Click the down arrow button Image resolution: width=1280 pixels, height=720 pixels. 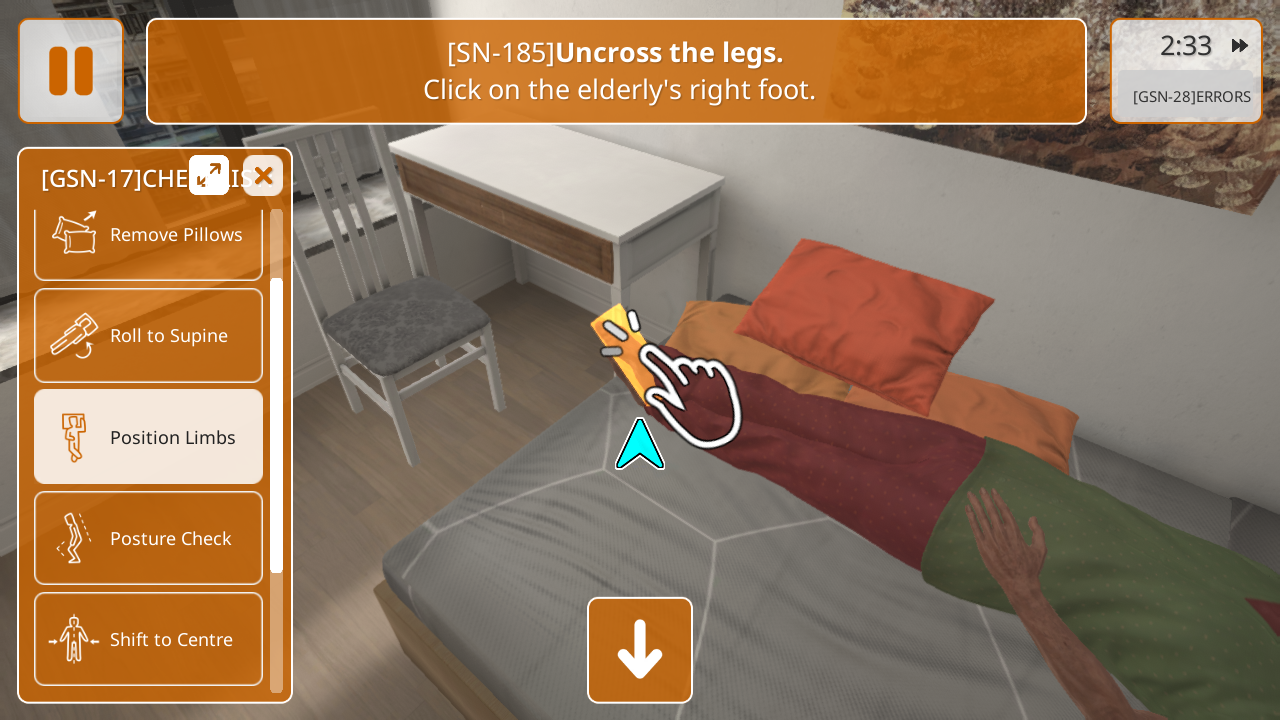point(640,650)
